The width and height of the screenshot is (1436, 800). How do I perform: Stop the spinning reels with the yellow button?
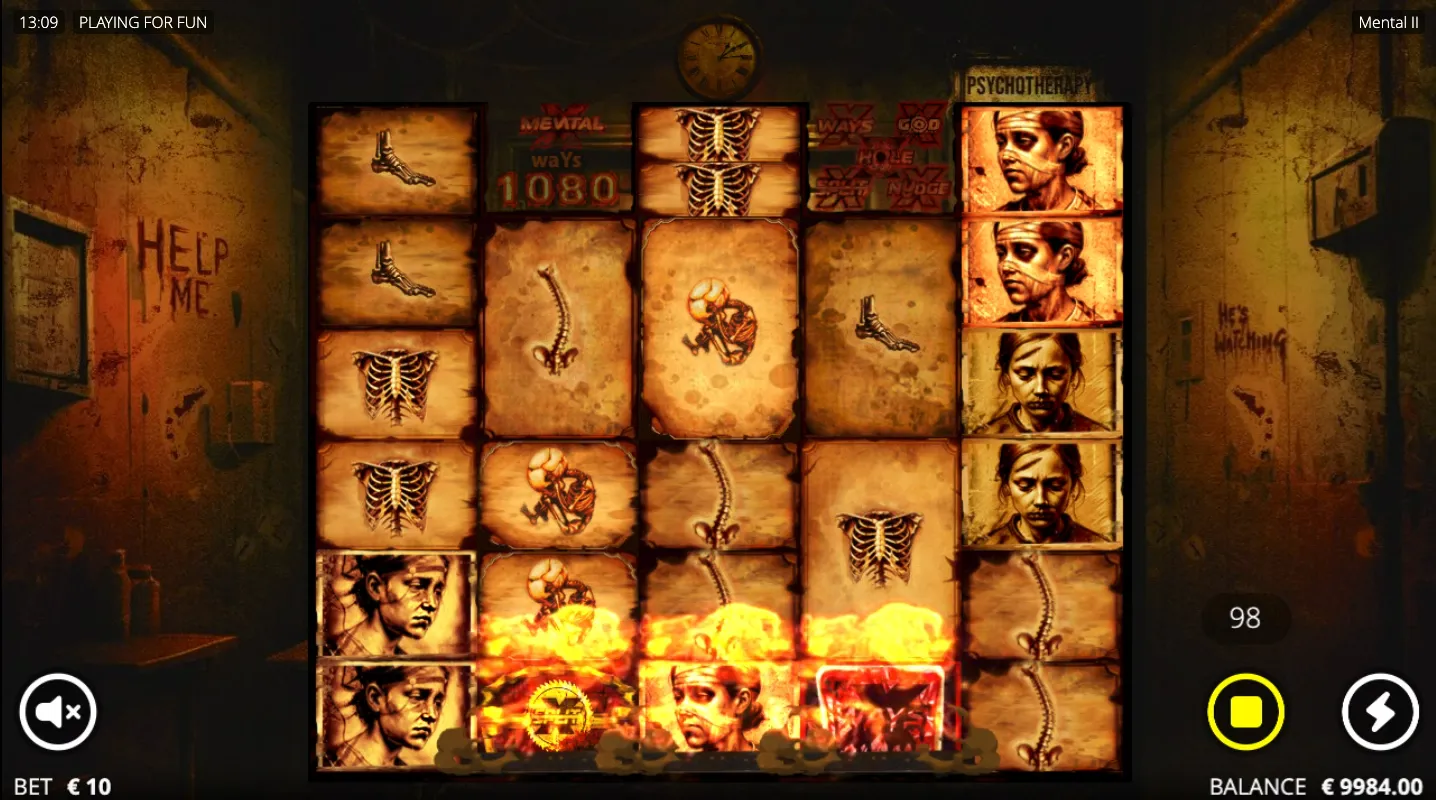point(1245,712)
